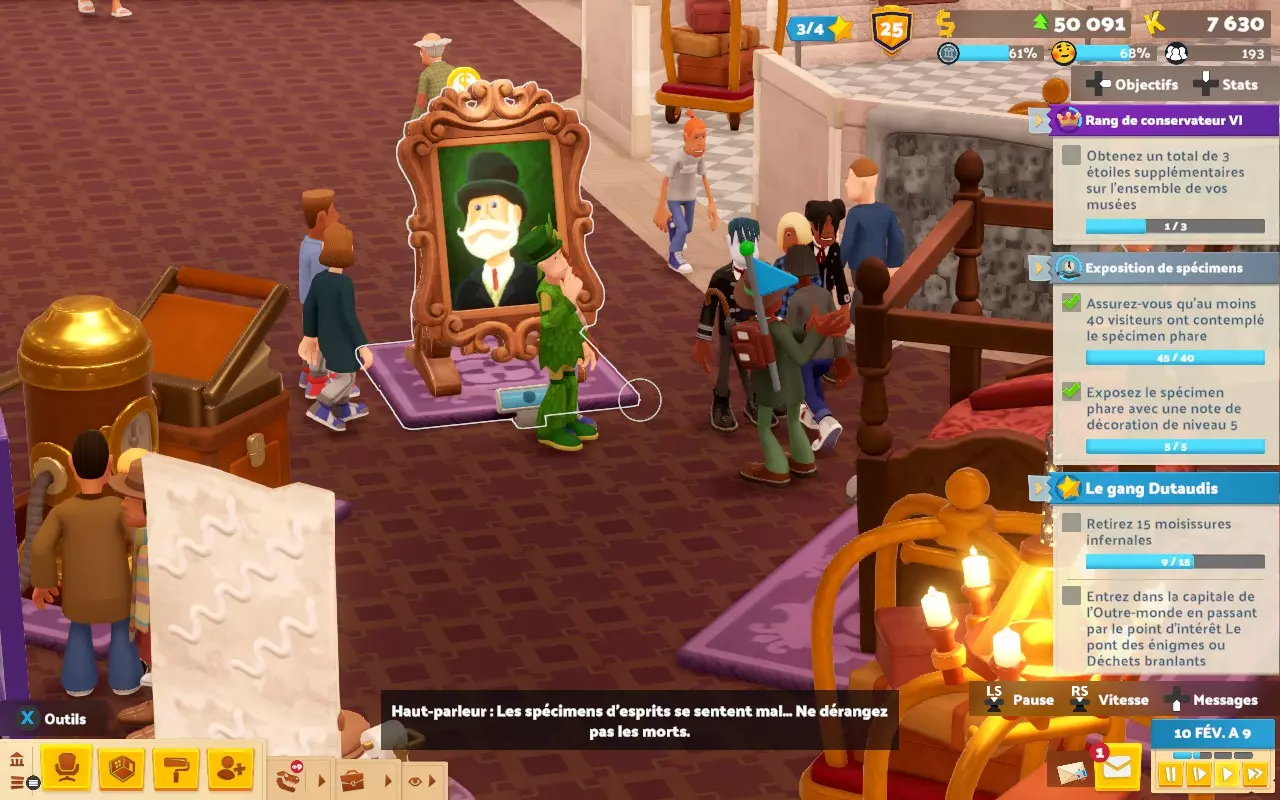Select the paint roller decoration tool

[x=177, y=768]
